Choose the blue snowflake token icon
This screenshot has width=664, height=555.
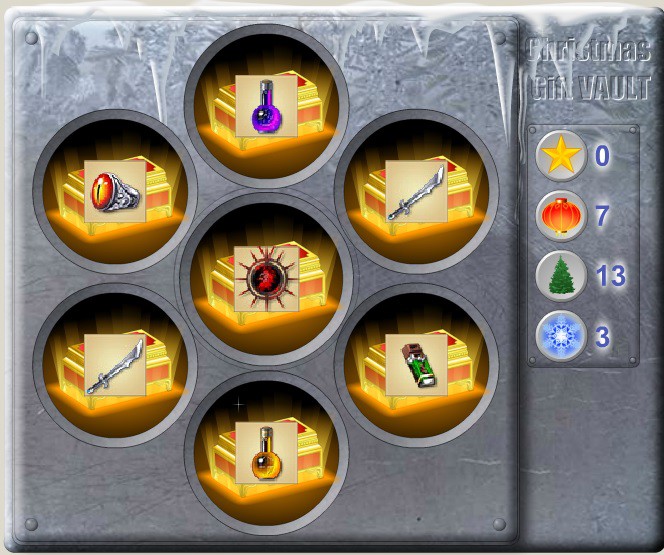(x=561, y=337)
